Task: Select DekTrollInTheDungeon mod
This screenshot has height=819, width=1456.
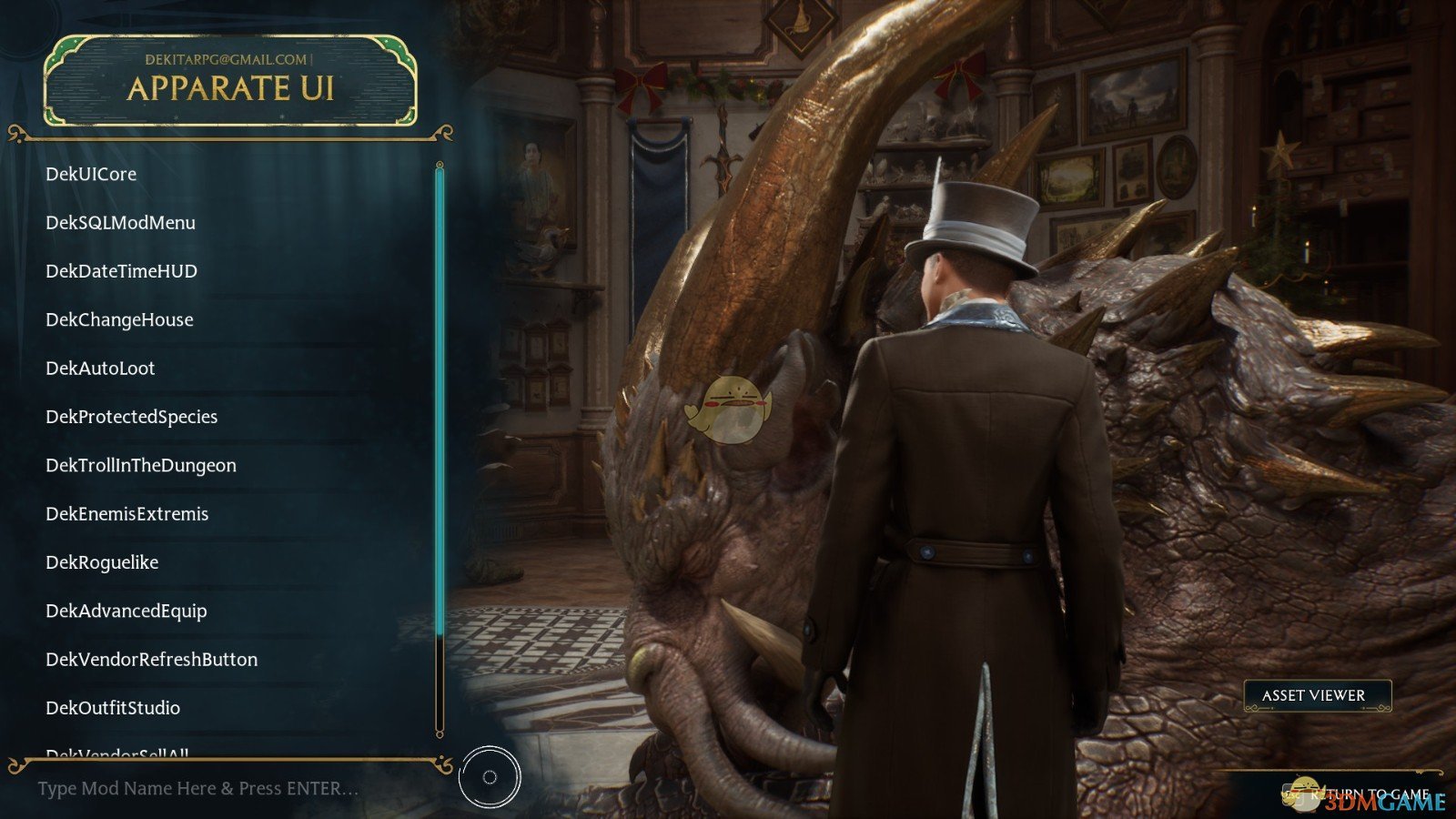Action: coord(141,465)
